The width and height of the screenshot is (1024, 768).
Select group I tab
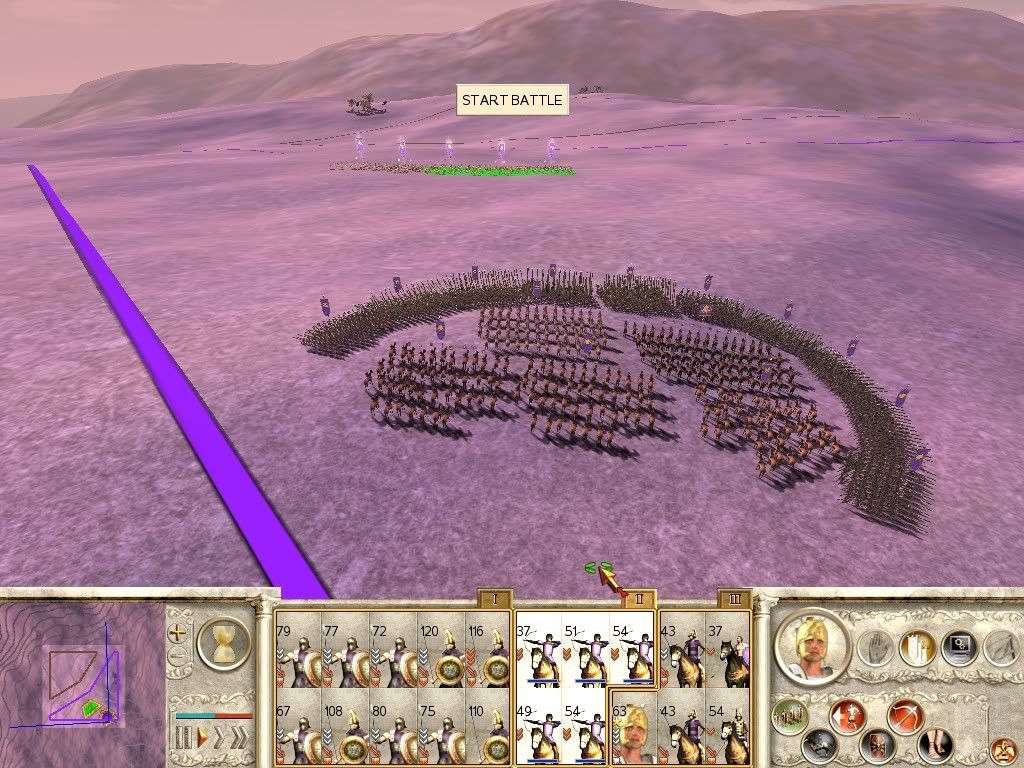tap(493, 600)
